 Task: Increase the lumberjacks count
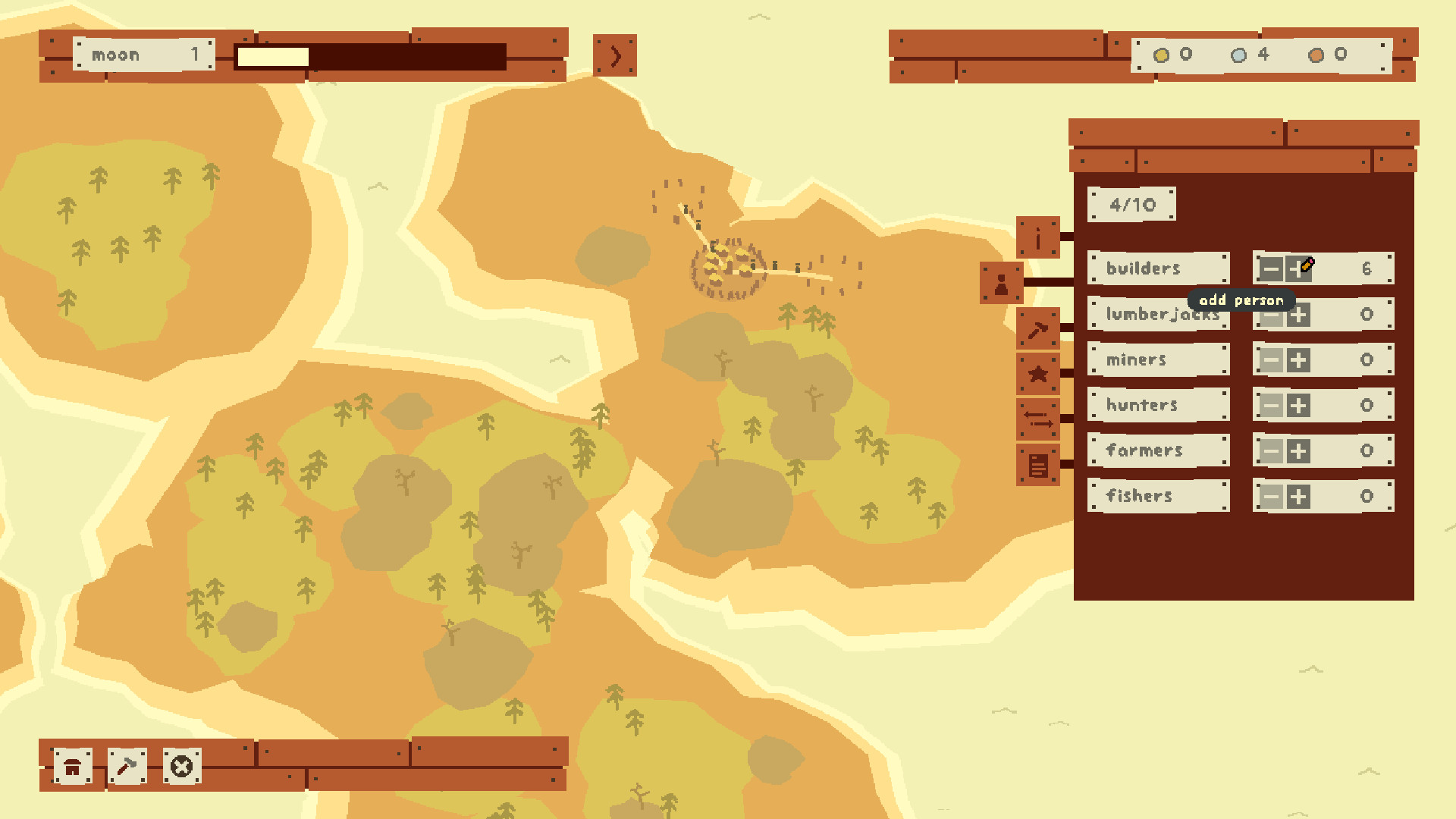(1299, 315)
